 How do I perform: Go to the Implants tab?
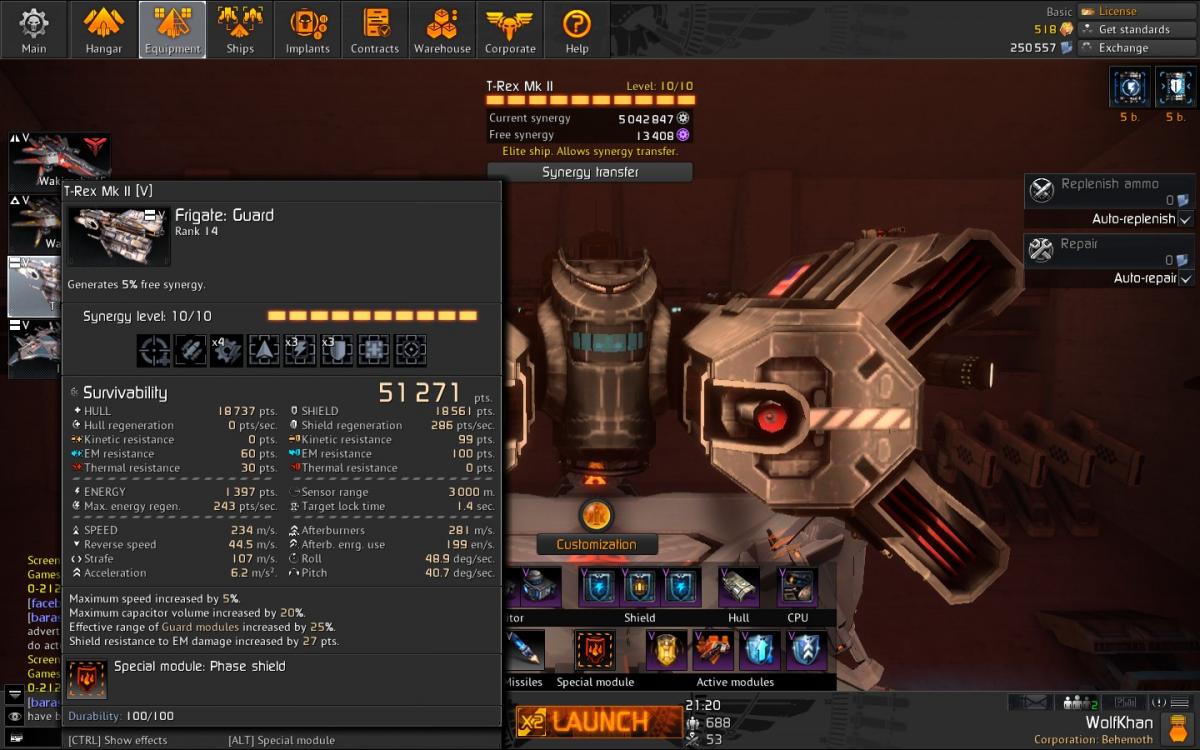pyautogui.click(x=308, y=29)
